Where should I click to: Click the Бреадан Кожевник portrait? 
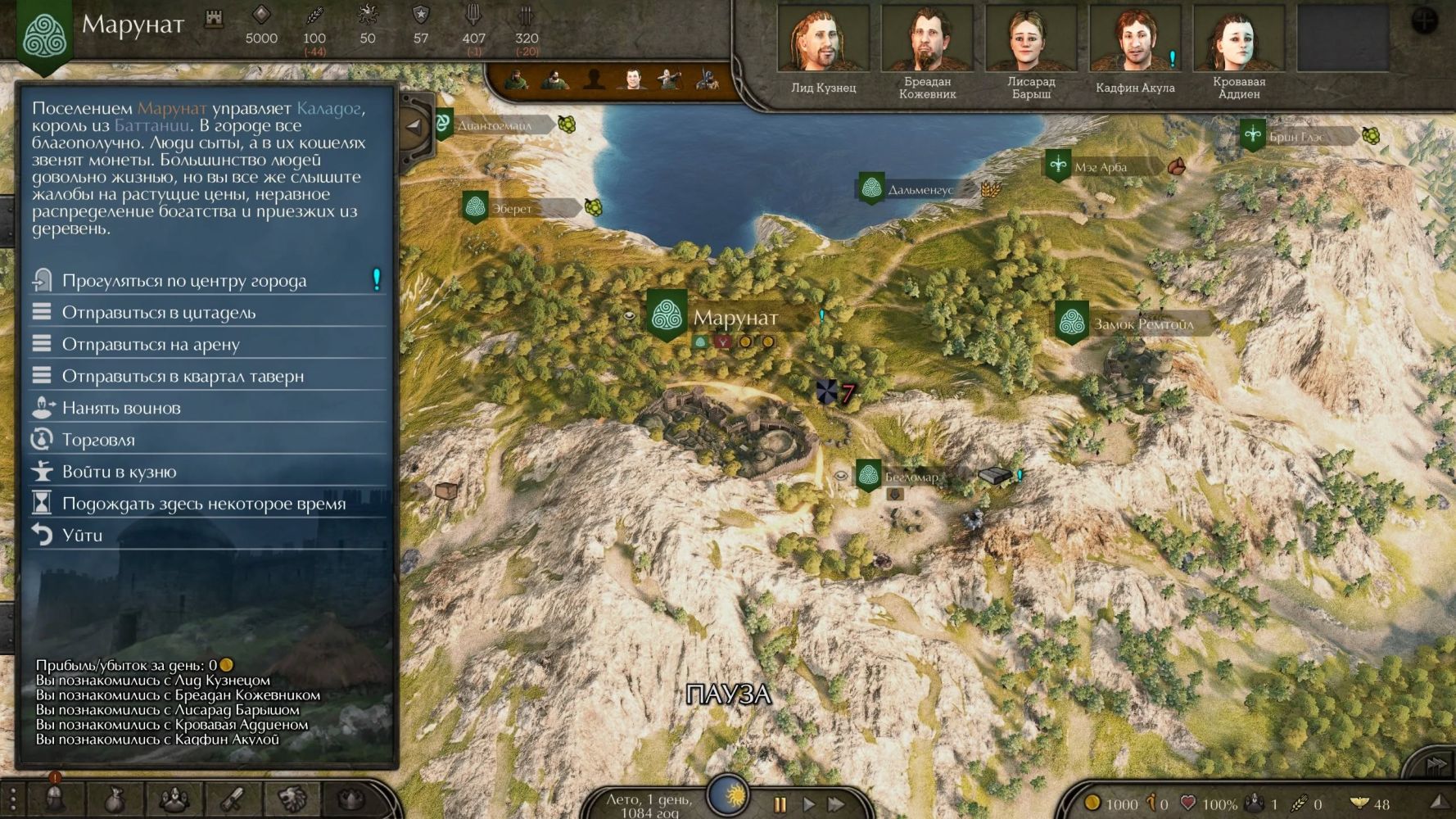[927, 41]
